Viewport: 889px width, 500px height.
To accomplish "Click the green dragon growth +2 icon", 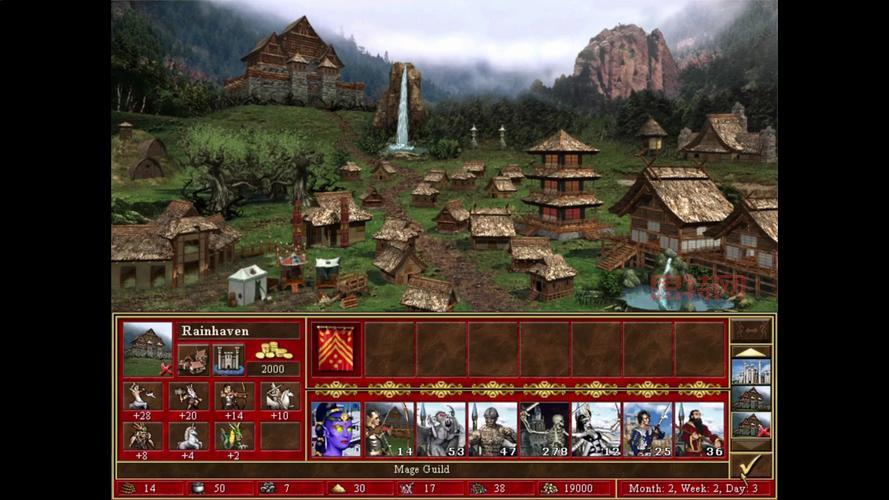I will (233, 435).
